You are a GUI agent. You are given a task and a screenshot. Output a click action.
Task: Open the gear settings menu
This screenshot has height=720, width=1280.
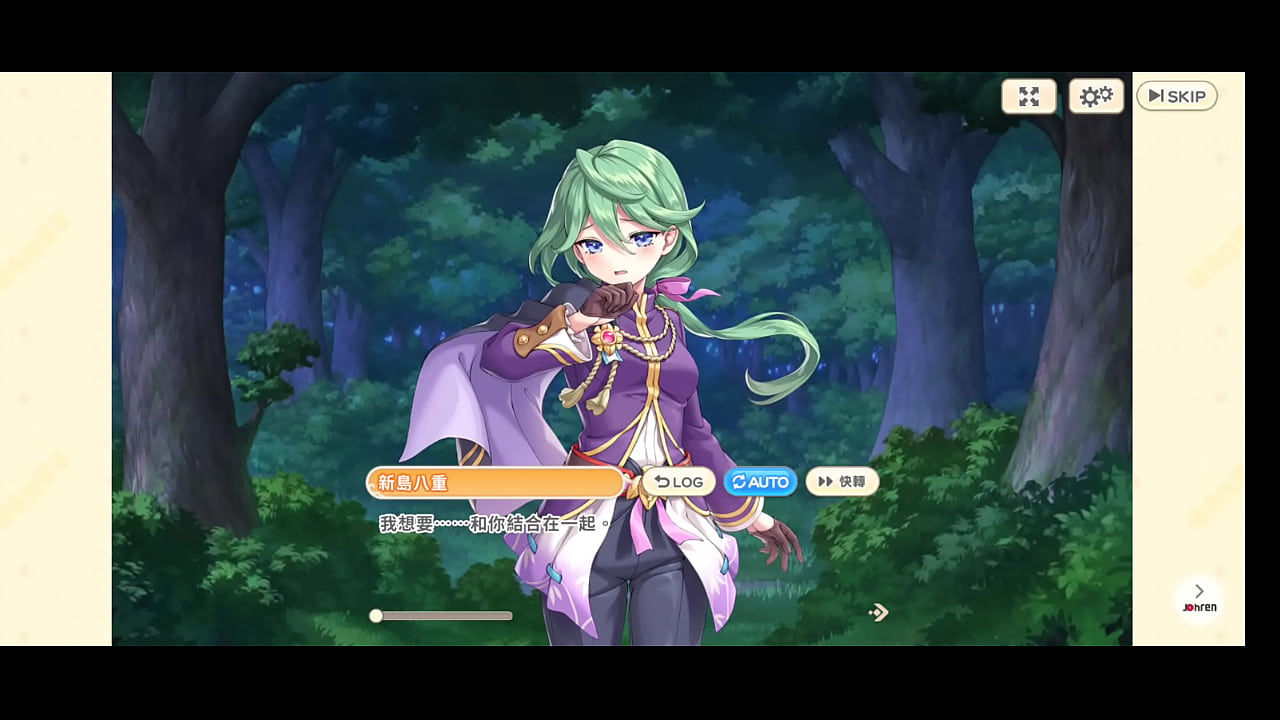(1096, 96)
